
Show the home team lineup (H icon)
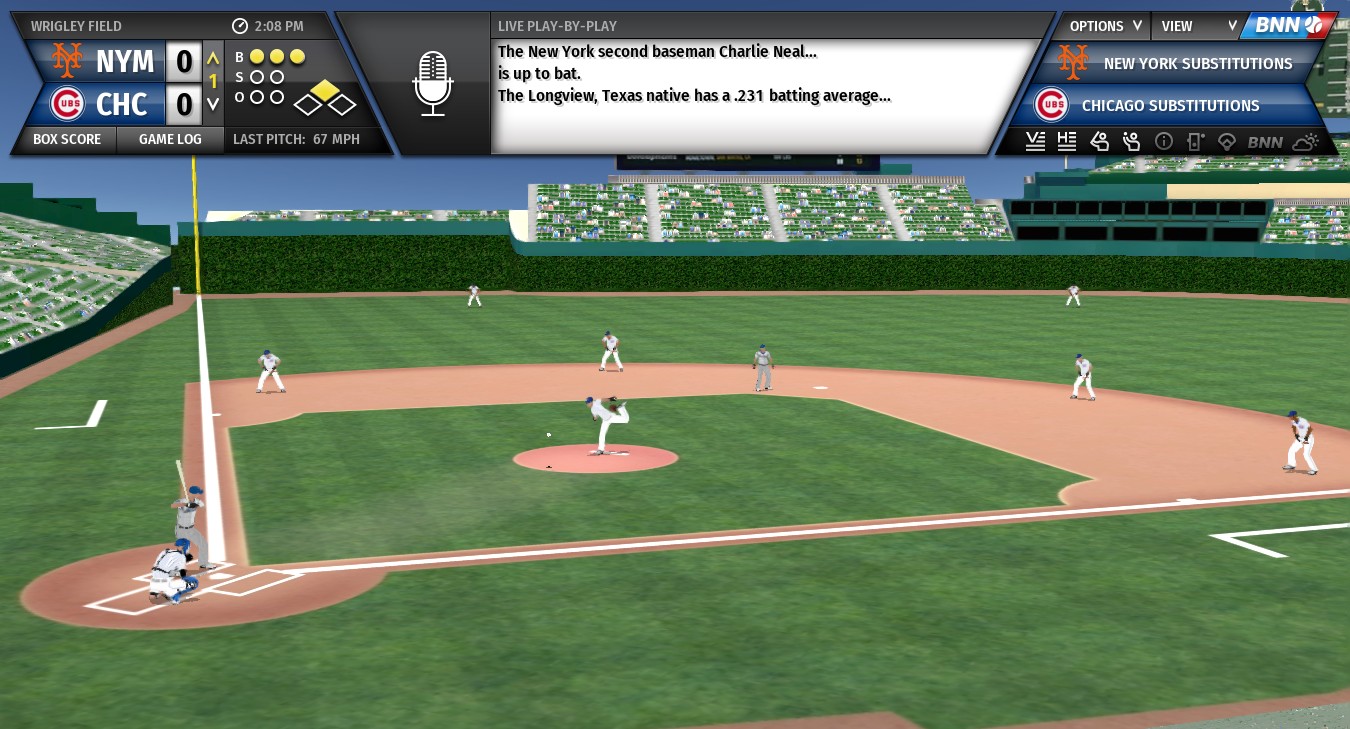click(1067, 142)
